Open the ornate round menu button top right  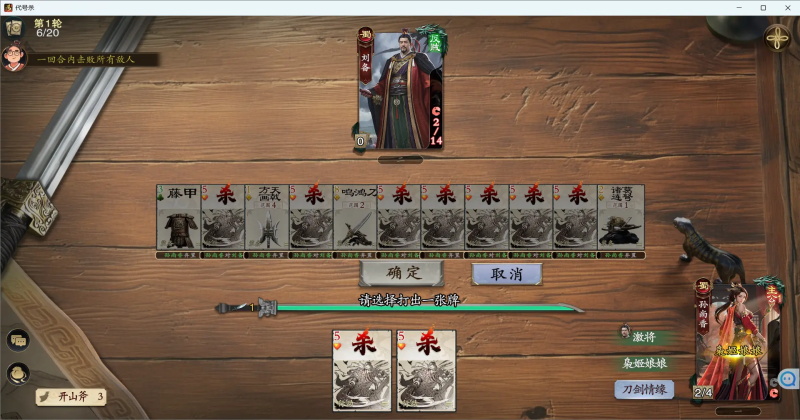click(778, 39)
